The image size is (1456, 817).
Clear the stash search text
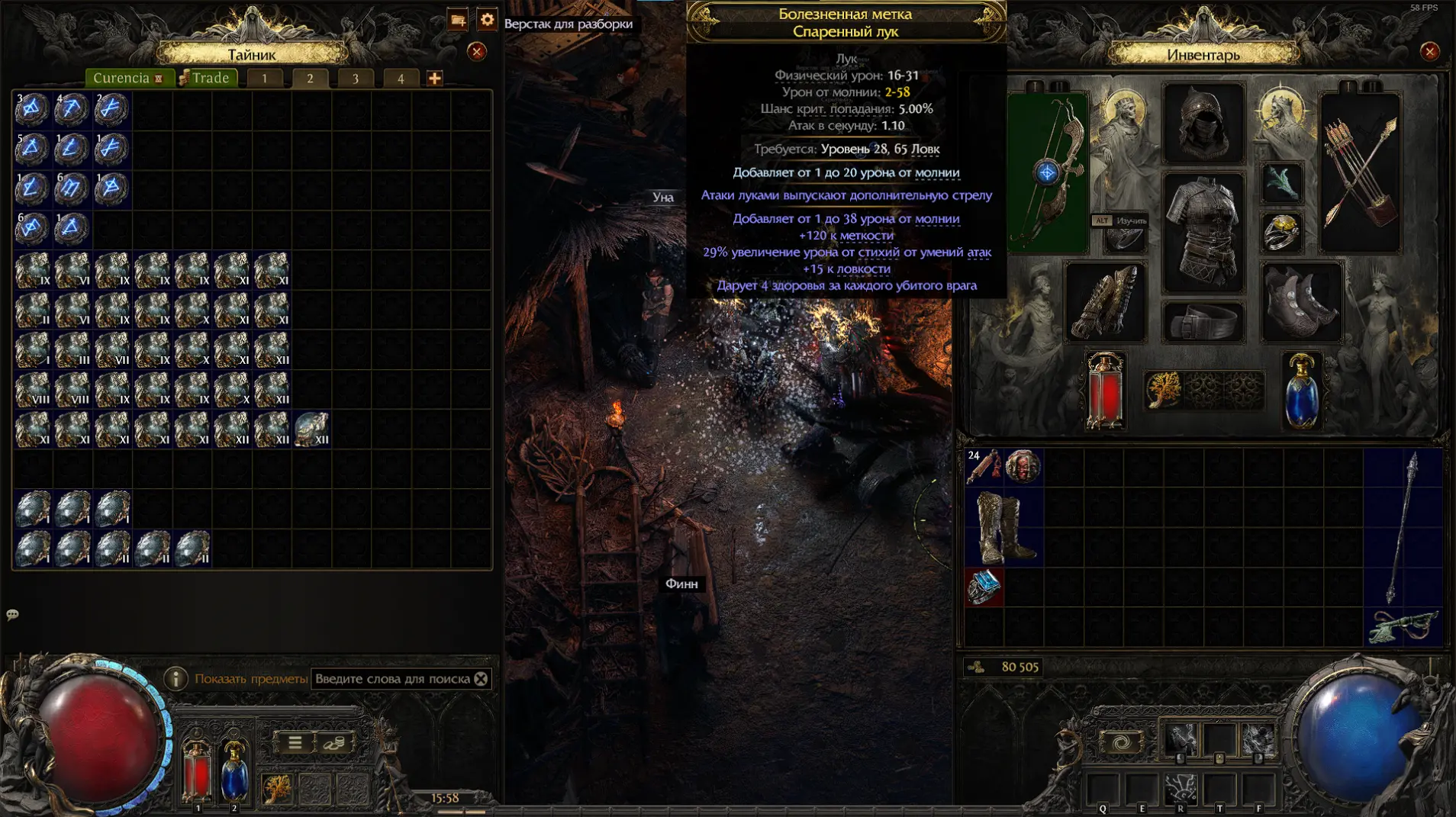(x=481, y=678)
